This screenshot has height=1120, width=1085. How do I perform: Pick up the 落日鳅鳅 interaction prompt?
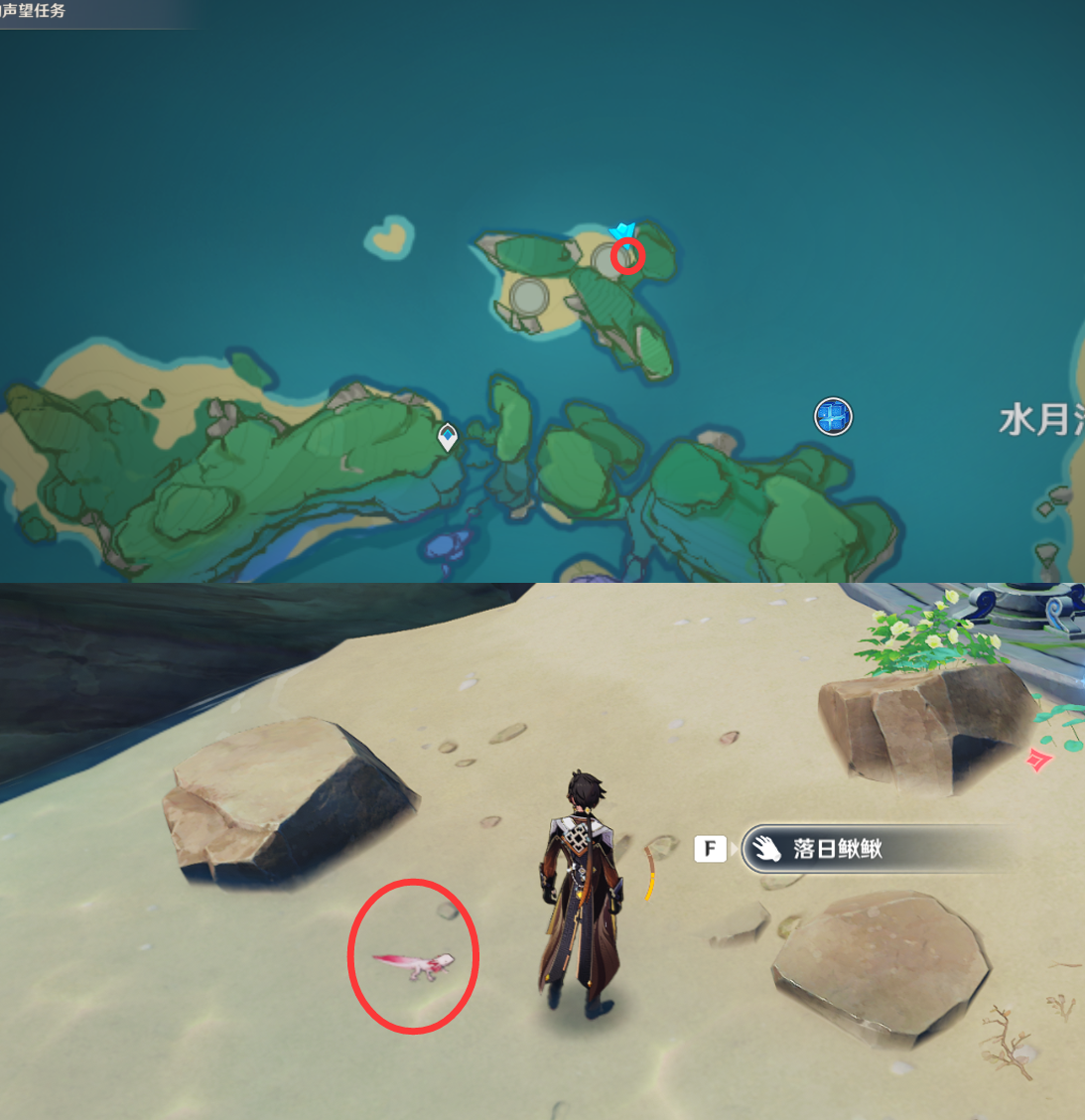tap(836, 849)
